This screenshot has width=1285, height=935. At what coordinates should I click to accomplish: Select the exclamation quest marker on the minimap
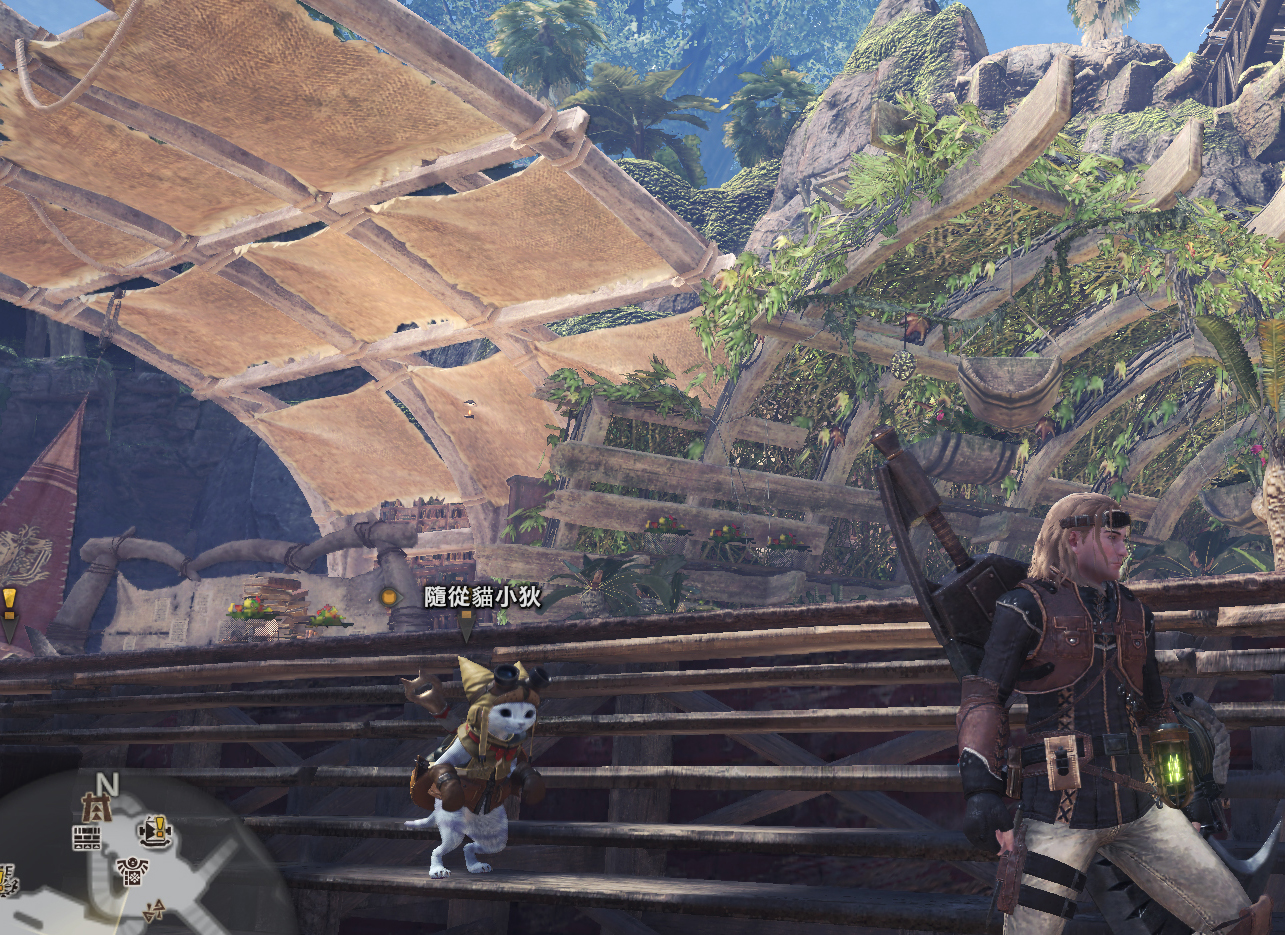point(154,830)
